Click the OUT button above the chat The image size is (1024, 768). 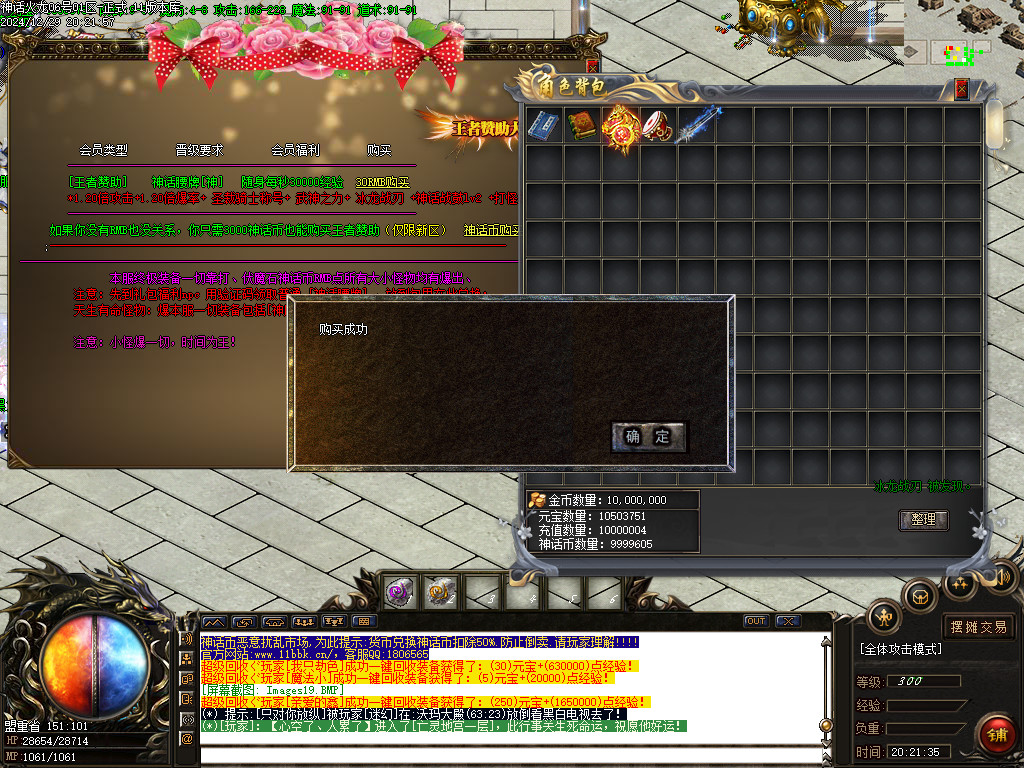pos(756,621)
